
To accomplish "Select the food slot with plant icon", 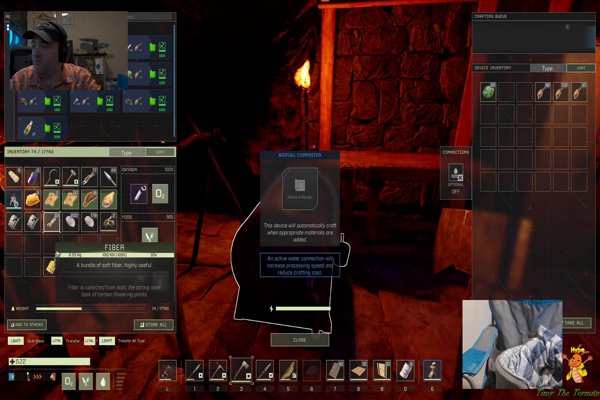I will (149, 237).
